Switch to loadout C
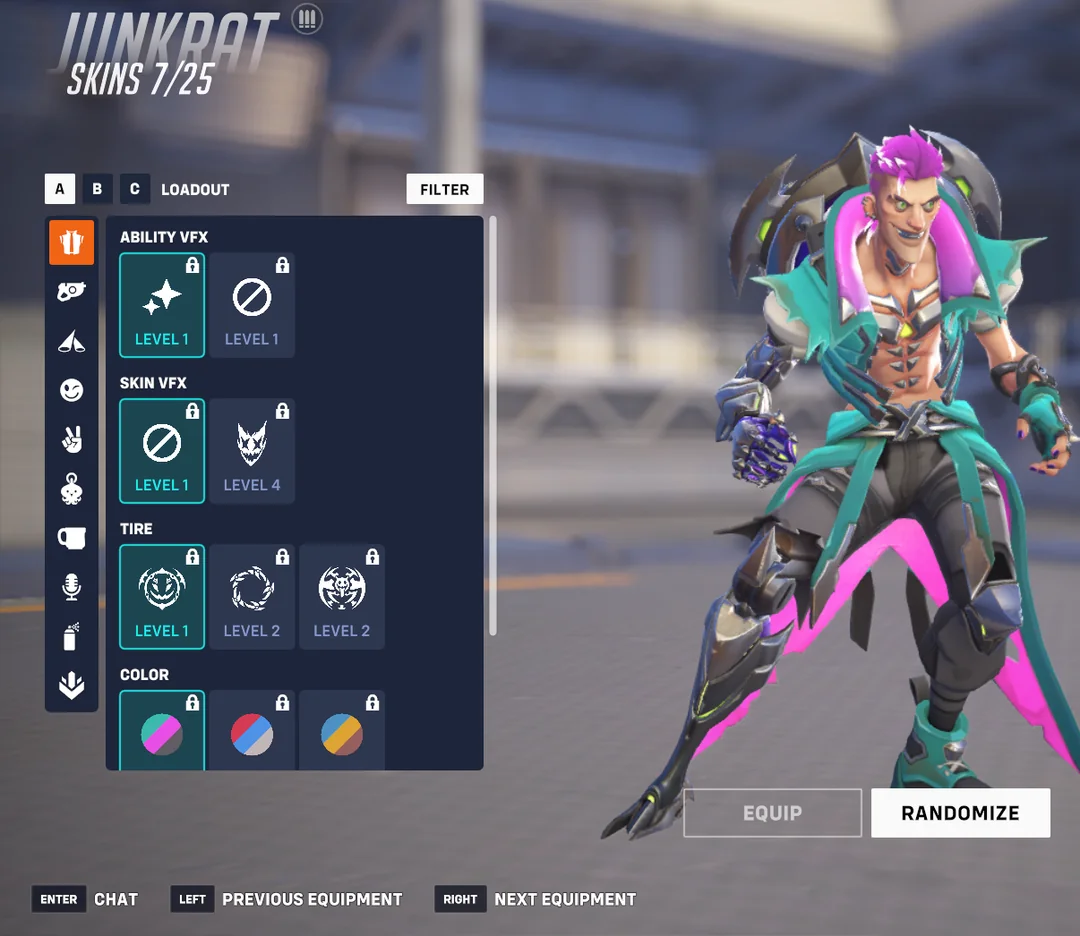 click(x=135, y=189)
